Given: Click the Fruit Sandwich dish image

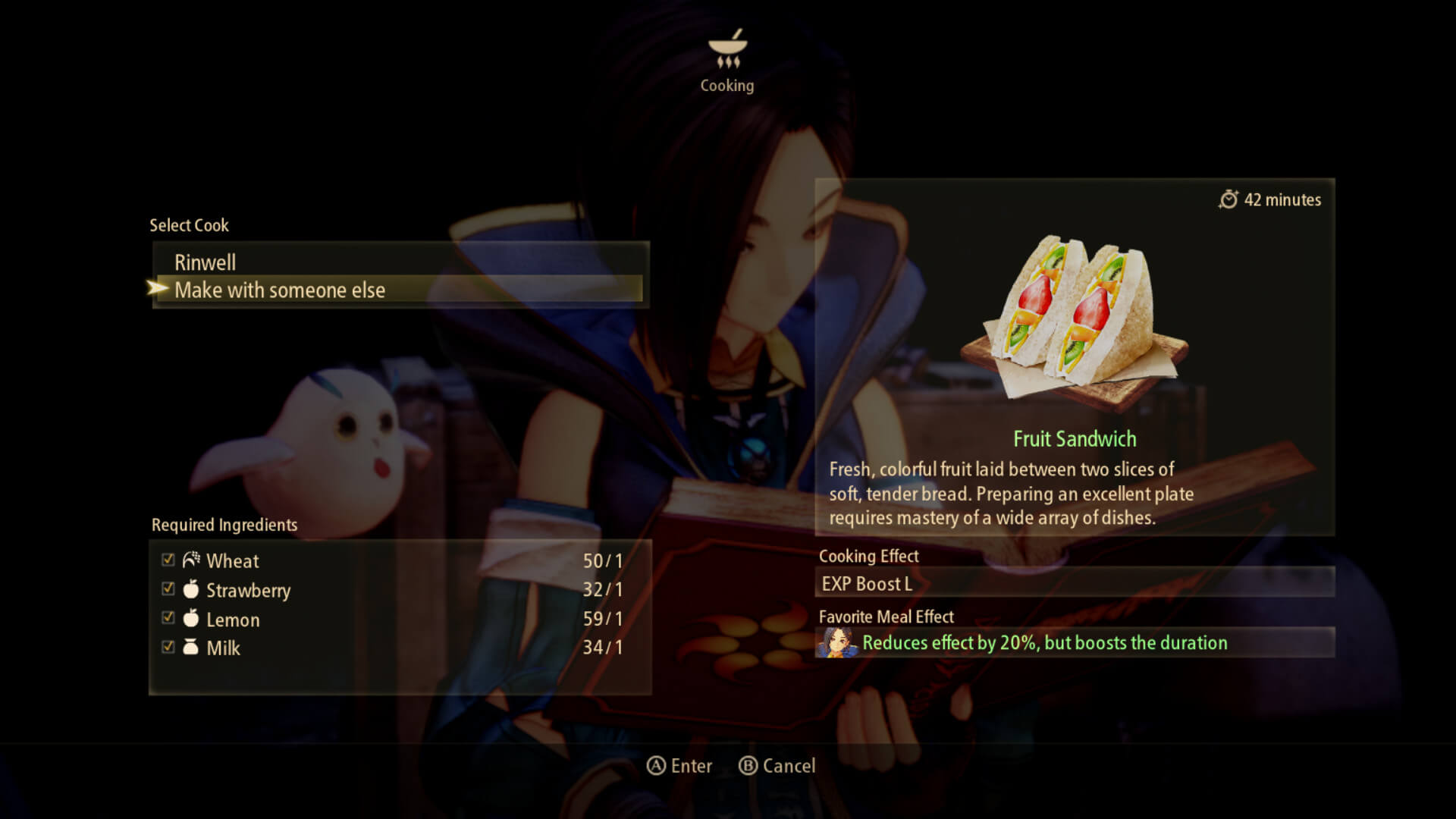Looking at the screenshot, I should (x=1075, y=318).
